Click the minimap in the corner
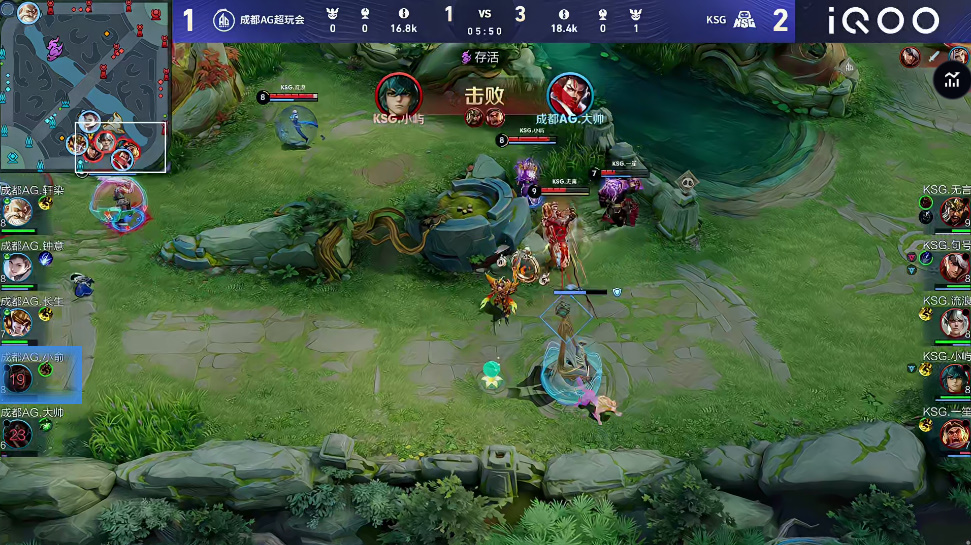The height and width of the screenshot is (545, 971). pyautogui.click(x=85, y=86)
